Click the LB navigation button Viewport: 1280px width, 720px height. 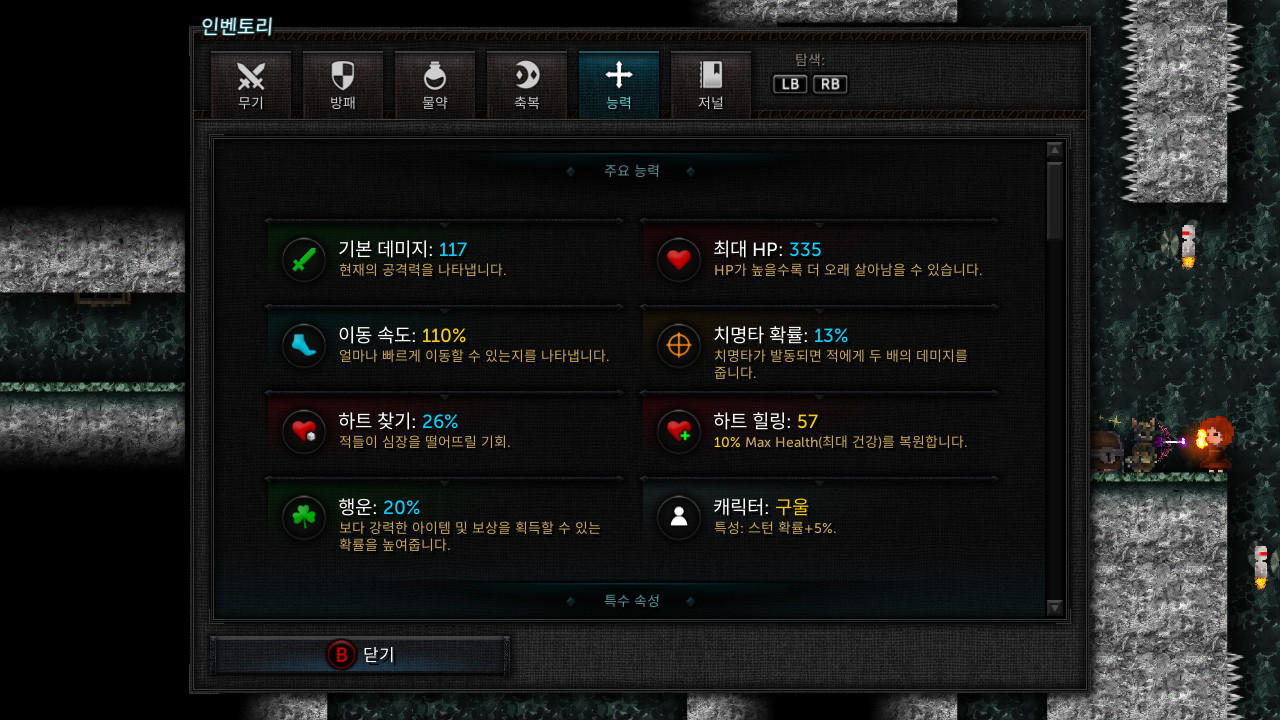[789, 84]
